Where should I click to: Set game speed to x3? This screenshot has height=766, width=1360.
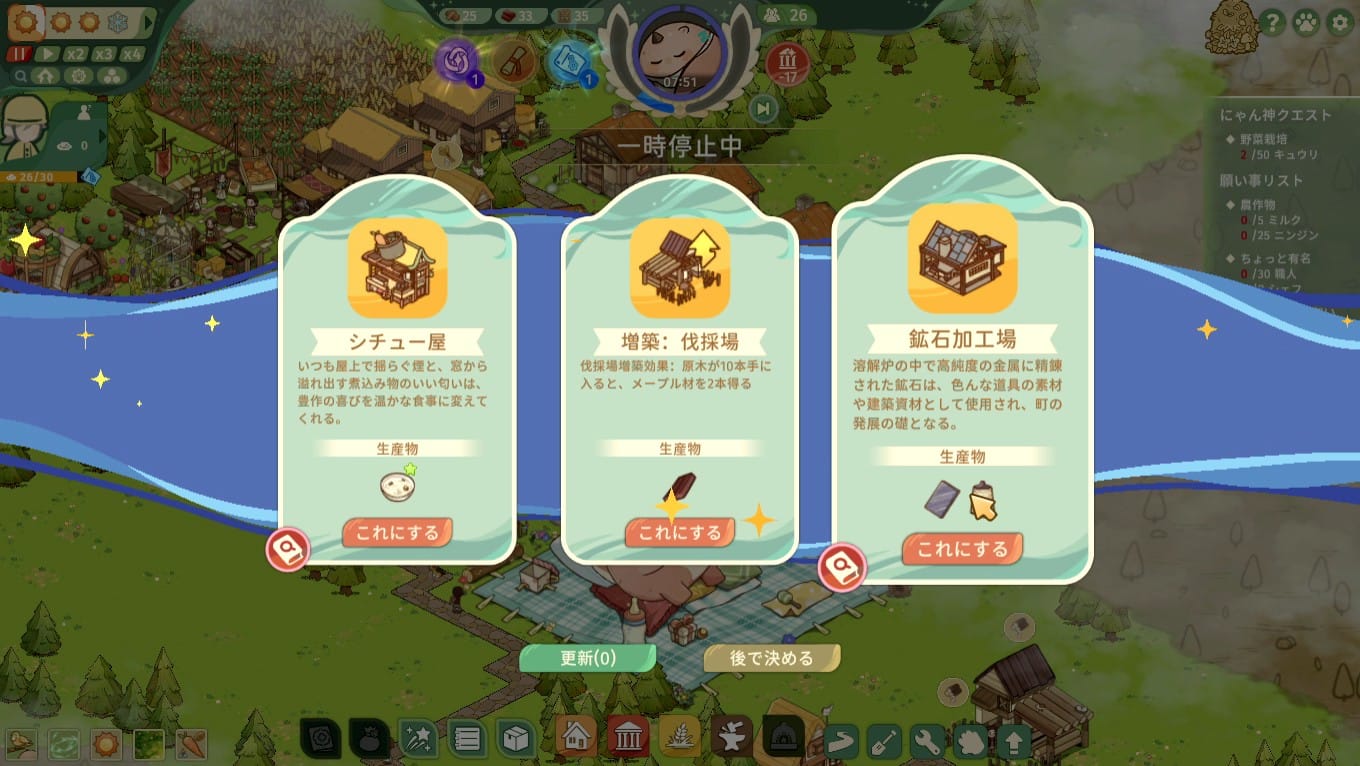click(x=104, y=54)
